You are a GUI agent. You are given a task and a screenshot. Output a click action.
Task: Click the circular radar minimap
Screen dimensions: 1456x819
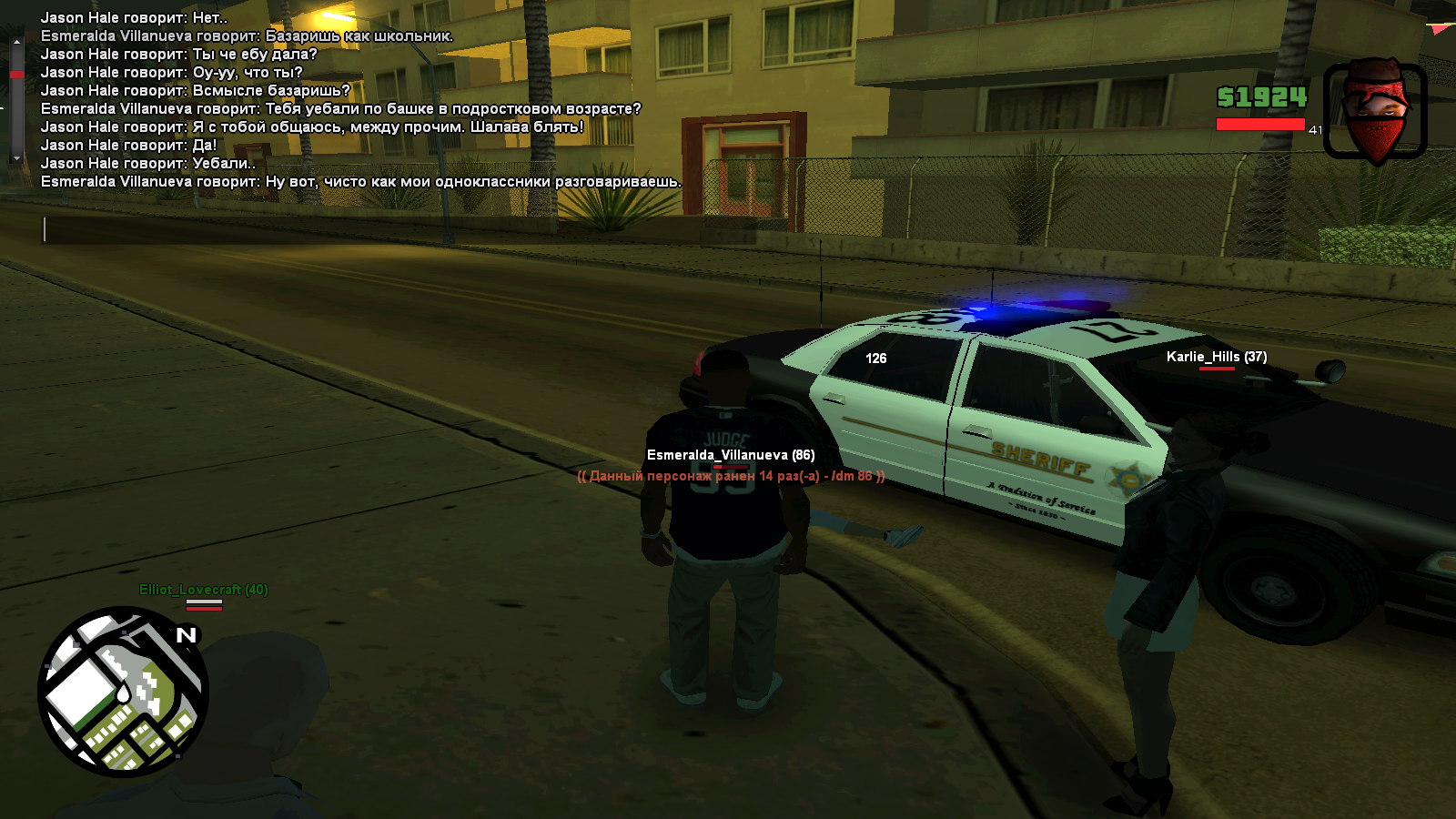(x=123, y=692)
